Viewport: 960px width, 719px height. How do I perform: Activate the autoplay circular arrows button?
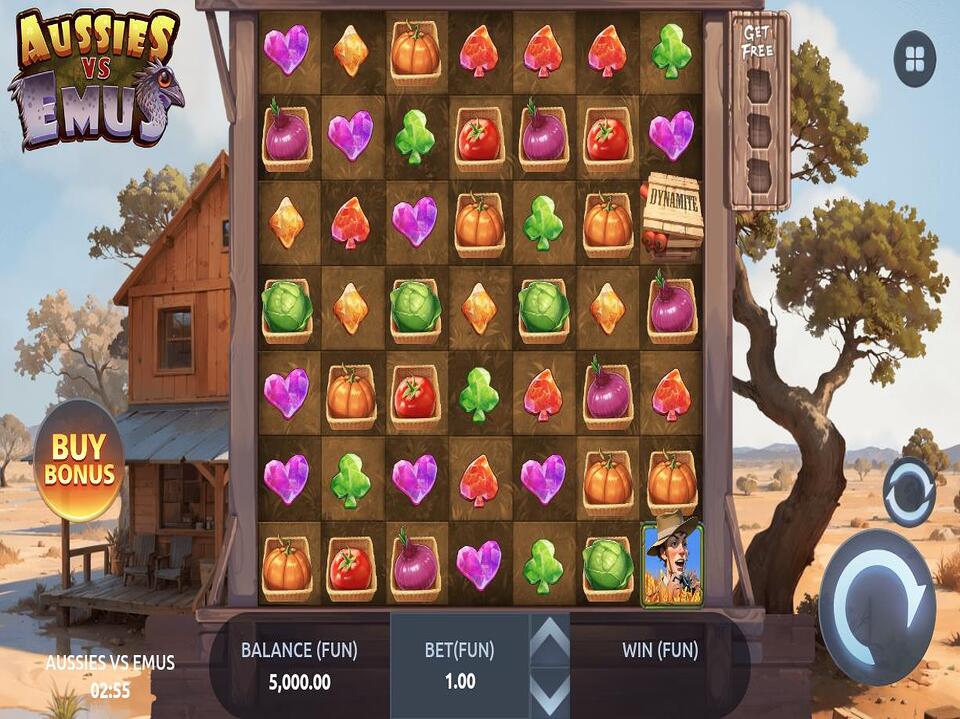coord(909,492)
